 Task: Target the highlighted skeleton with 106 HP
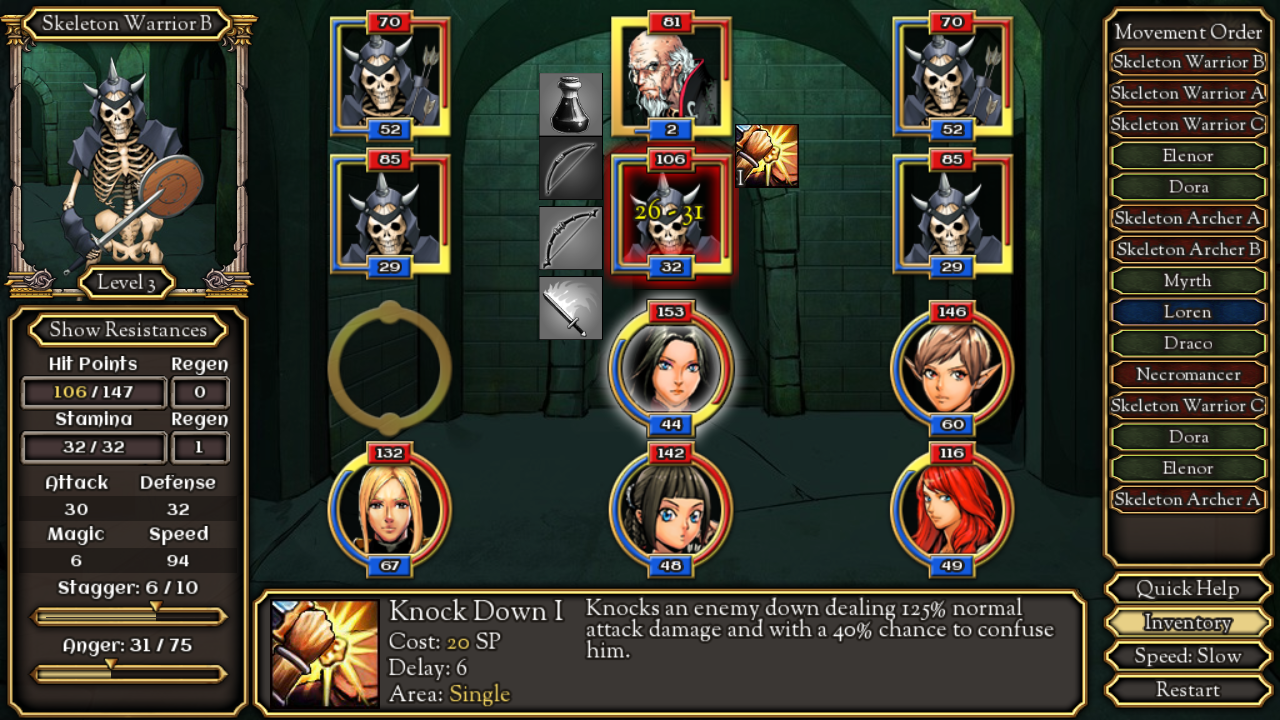(x=671, y=214)
